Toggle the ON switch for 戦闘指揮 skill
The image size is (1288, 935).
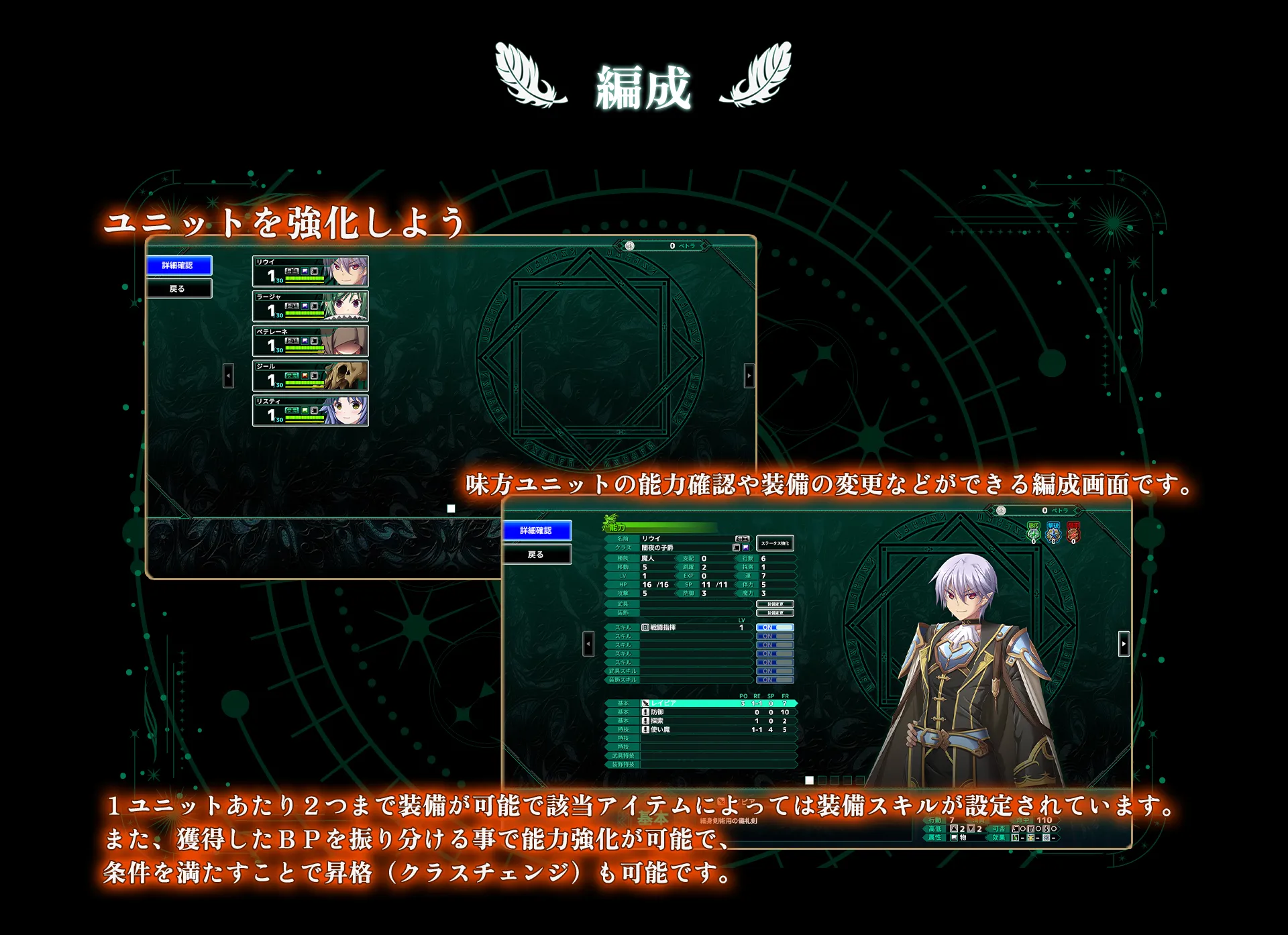pyautogui.click(x=775, y=628)
